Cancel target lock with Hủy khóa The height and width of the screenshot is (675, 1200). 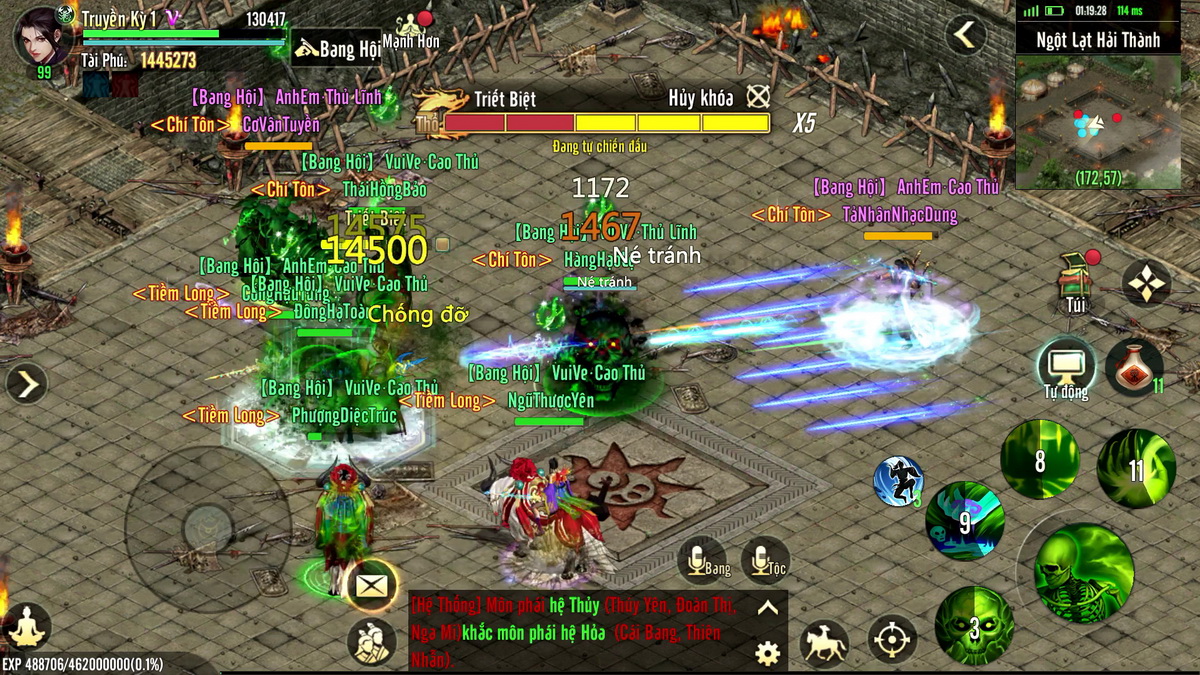click(x=758, y=97)
